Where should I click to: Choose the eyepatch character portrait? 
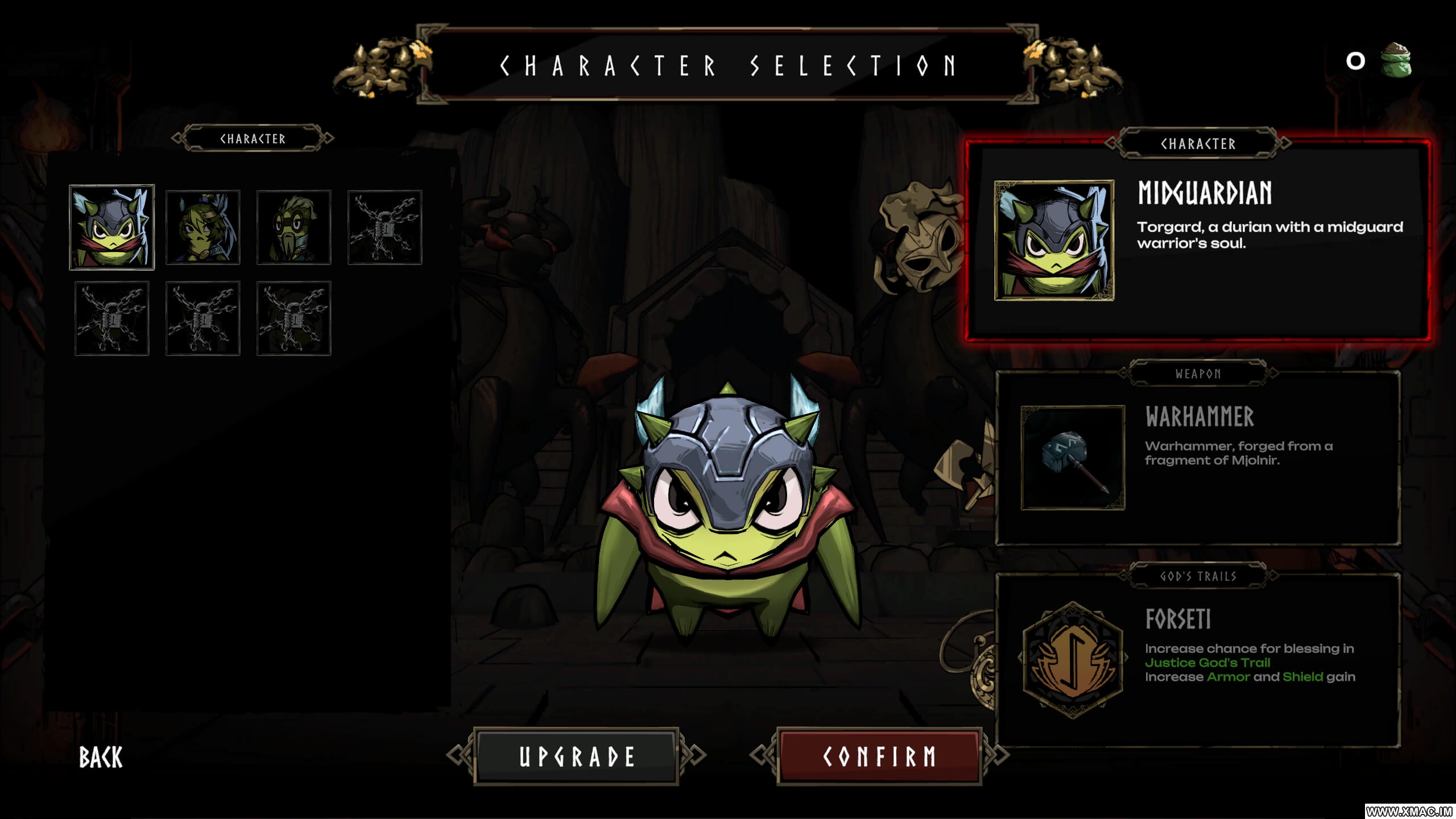pos(202,227)
